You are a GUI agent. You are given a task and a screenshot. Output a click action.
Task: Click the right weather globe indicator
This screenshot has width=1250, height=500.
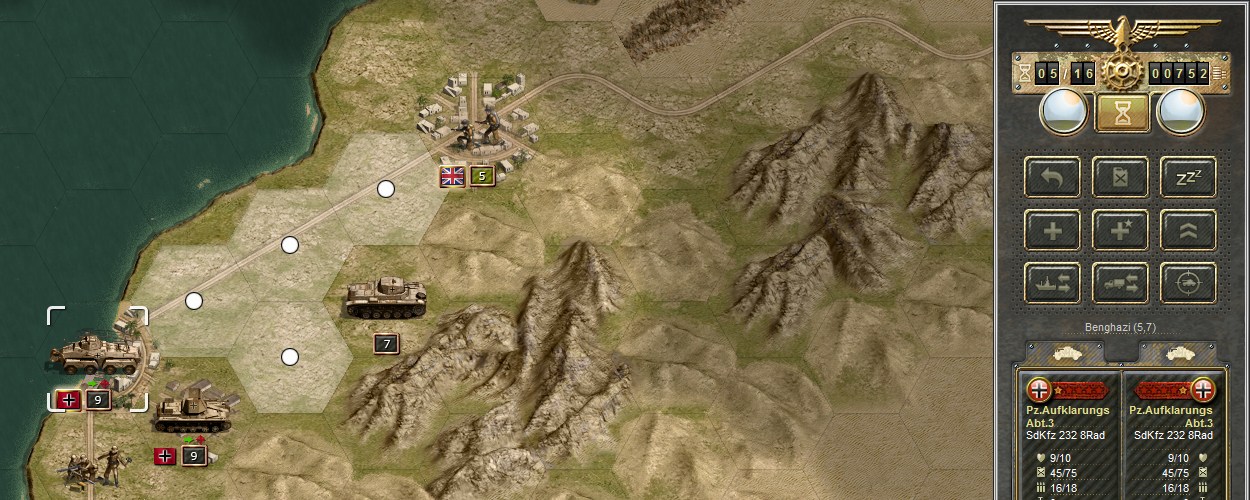tap(1180, 113)
